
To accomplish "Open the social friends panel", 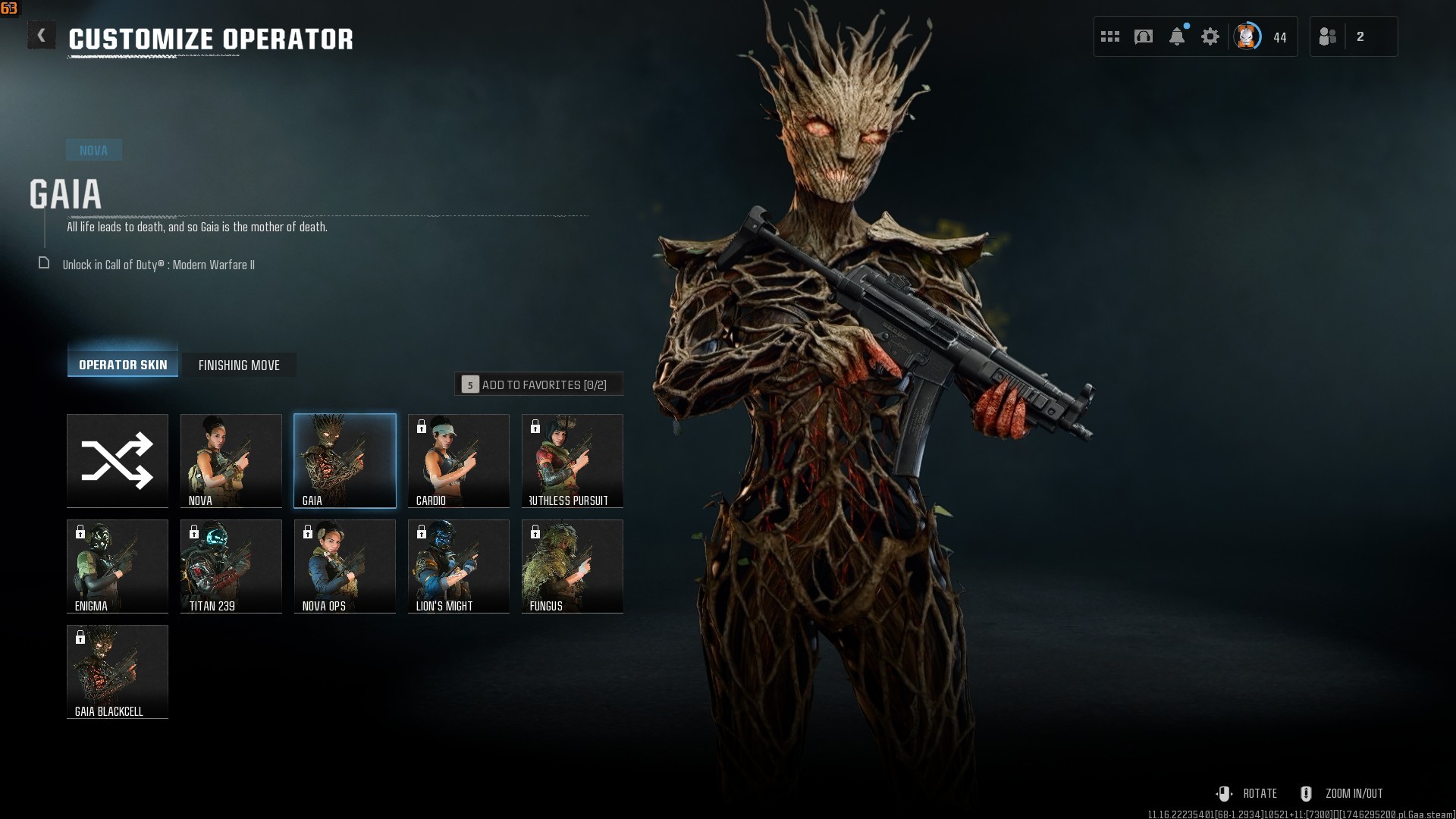I will [x=1329, y=36].
